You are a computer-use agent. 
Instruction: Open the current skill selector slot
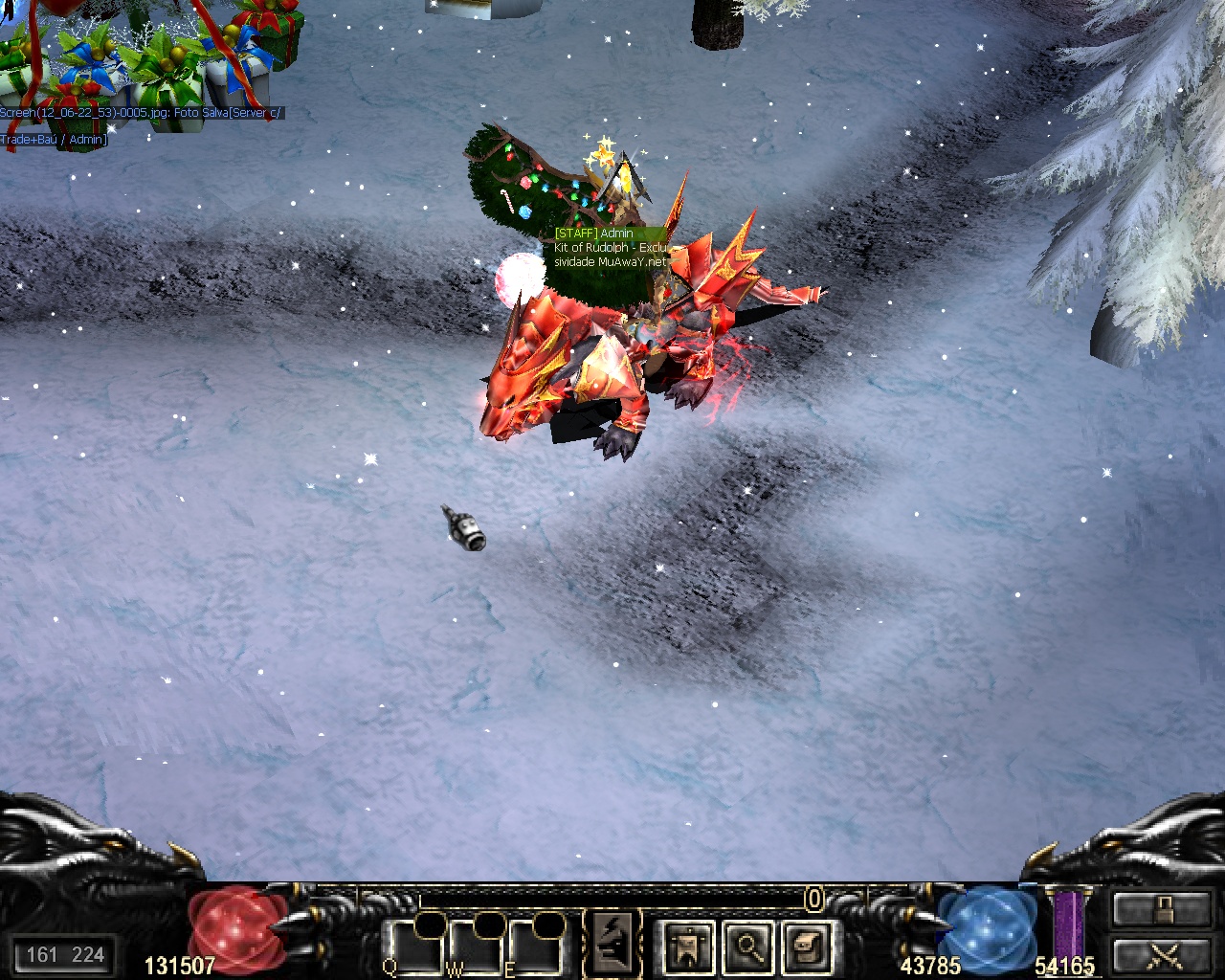pos(612,943)
